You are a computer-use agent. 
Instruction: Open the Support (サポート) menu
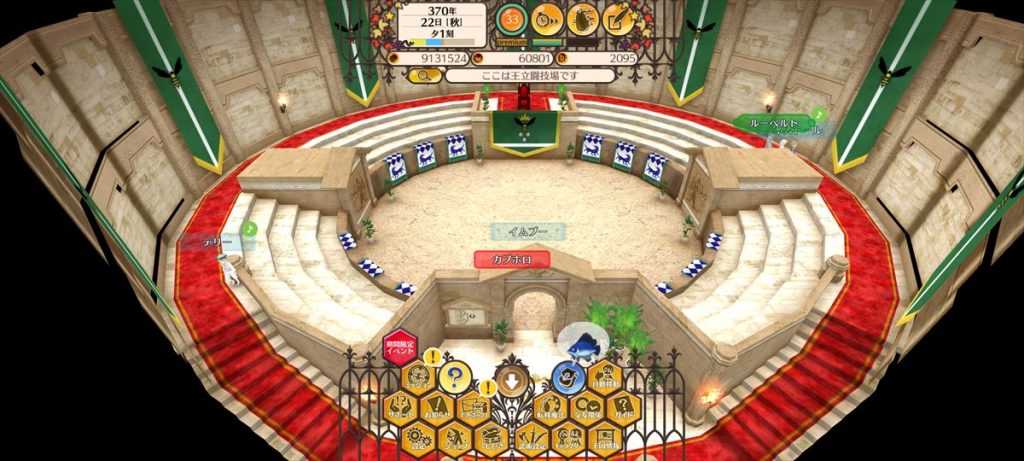400,408
